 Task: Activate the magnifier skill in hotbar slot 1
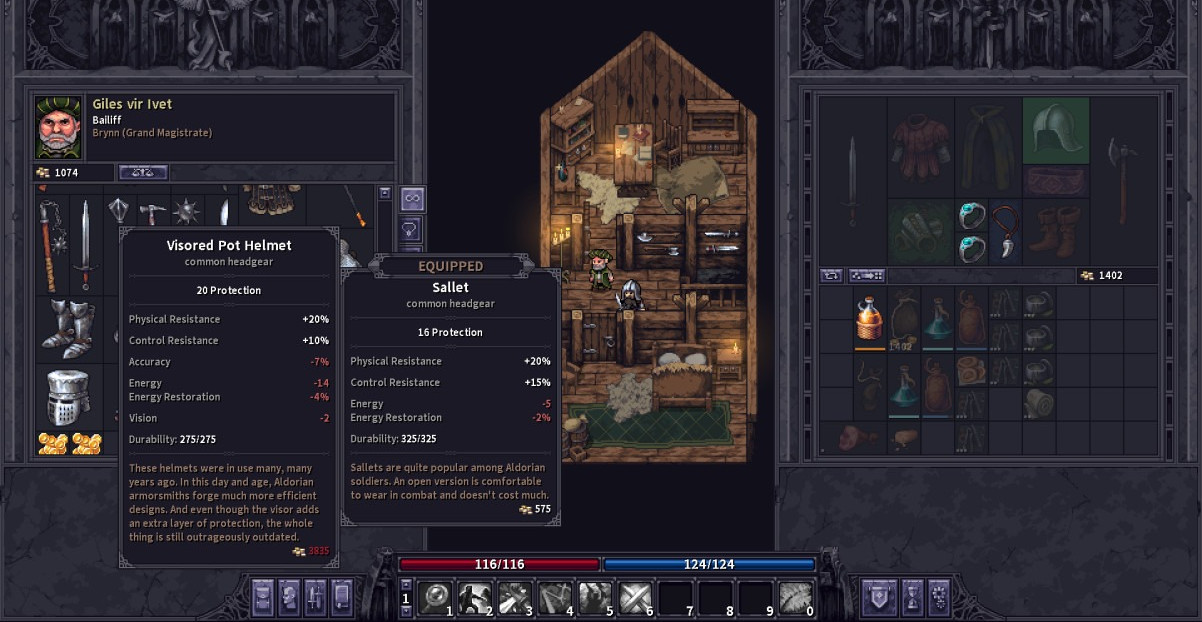point(437,597)
